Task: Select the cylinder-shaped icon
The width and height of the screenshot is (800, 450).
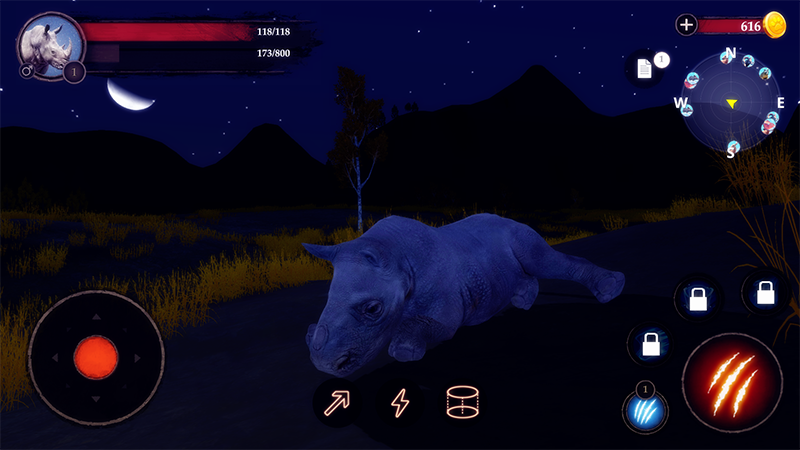Action: (463, 403)
